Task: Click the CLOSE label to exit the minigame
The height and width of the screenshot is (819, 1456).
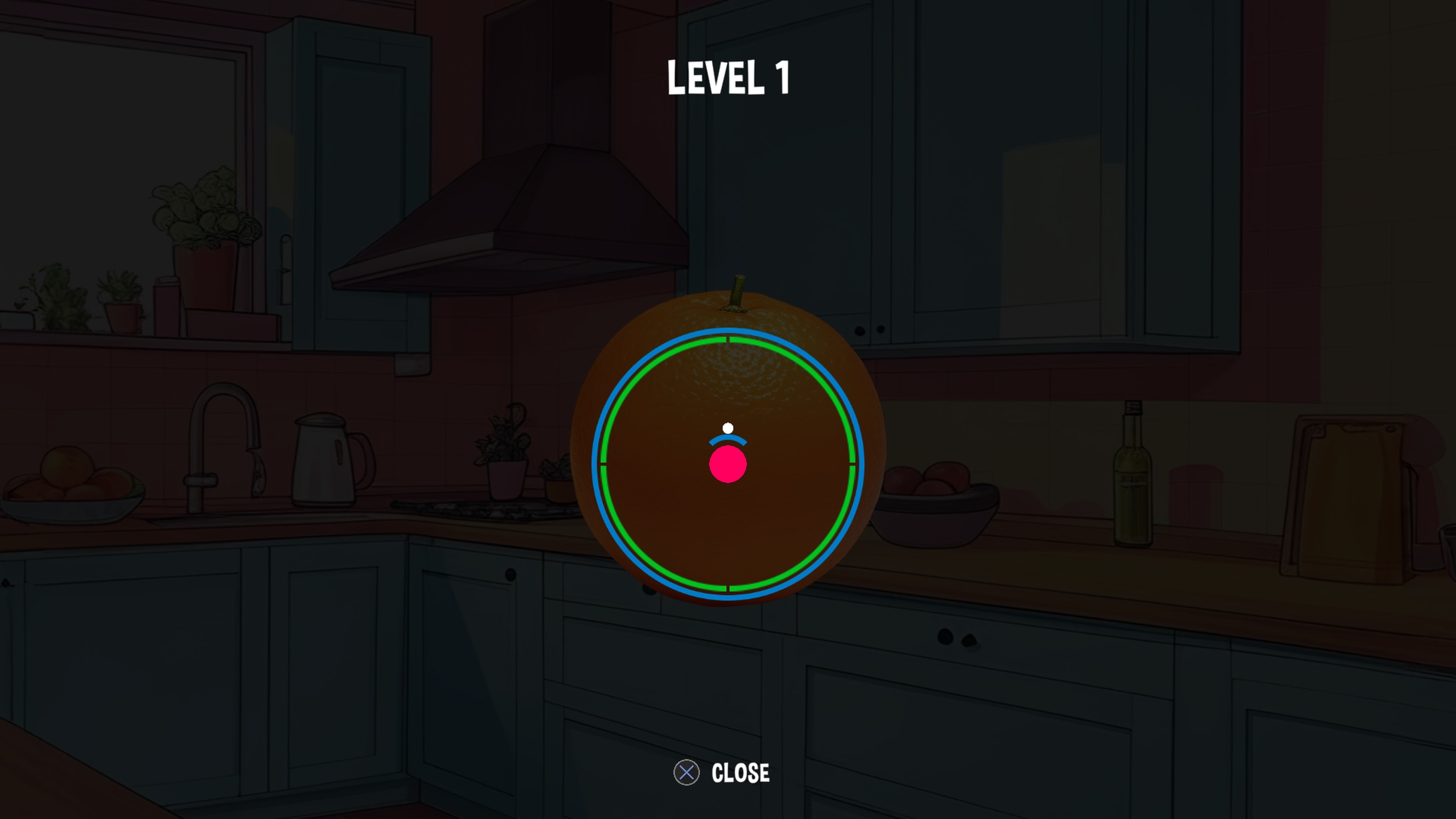Action: pyautogui.click(x=741, y=773)
